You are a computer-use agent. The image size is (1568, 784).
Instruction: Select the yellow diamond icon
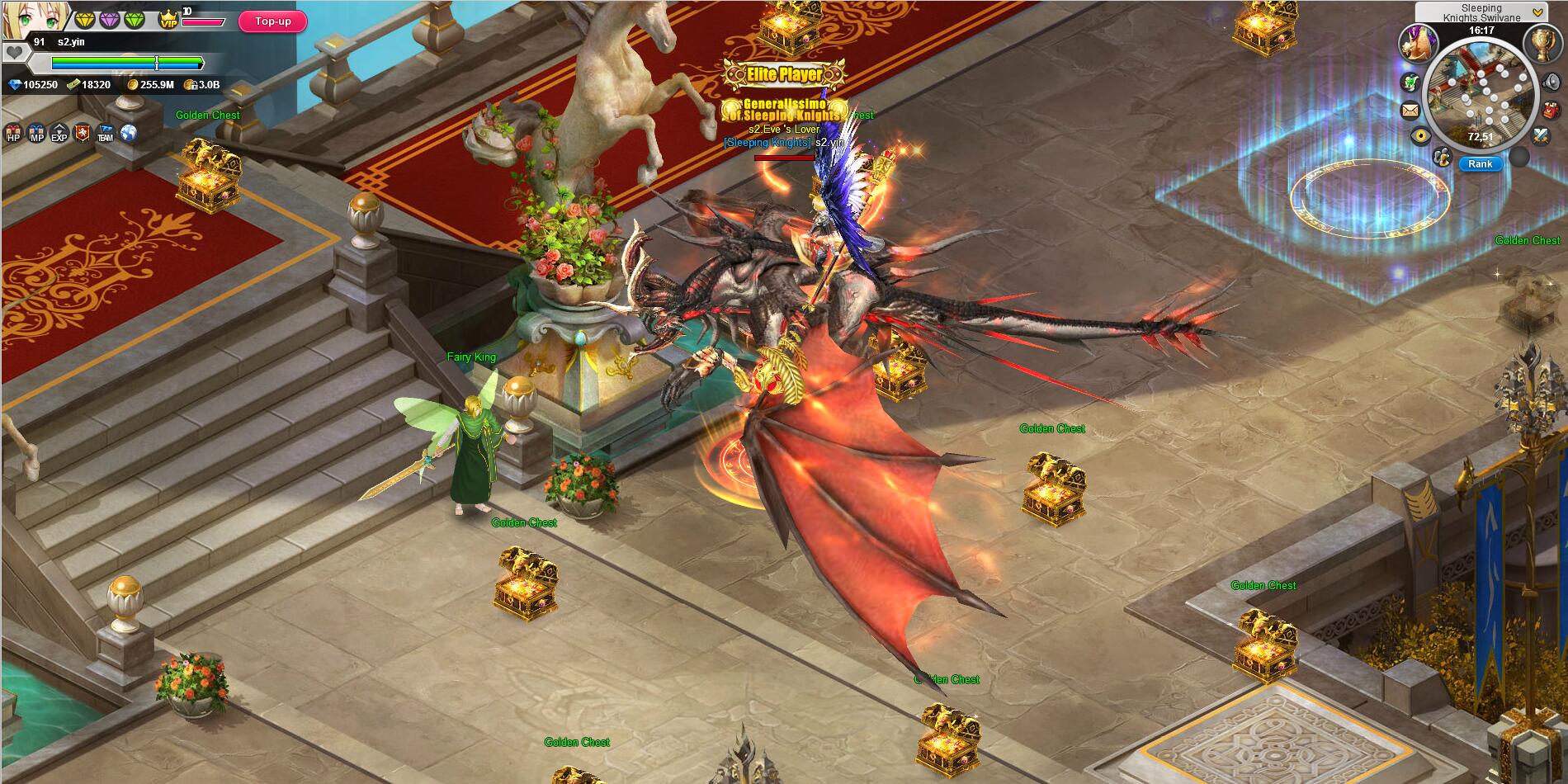[x=85, y=19]
